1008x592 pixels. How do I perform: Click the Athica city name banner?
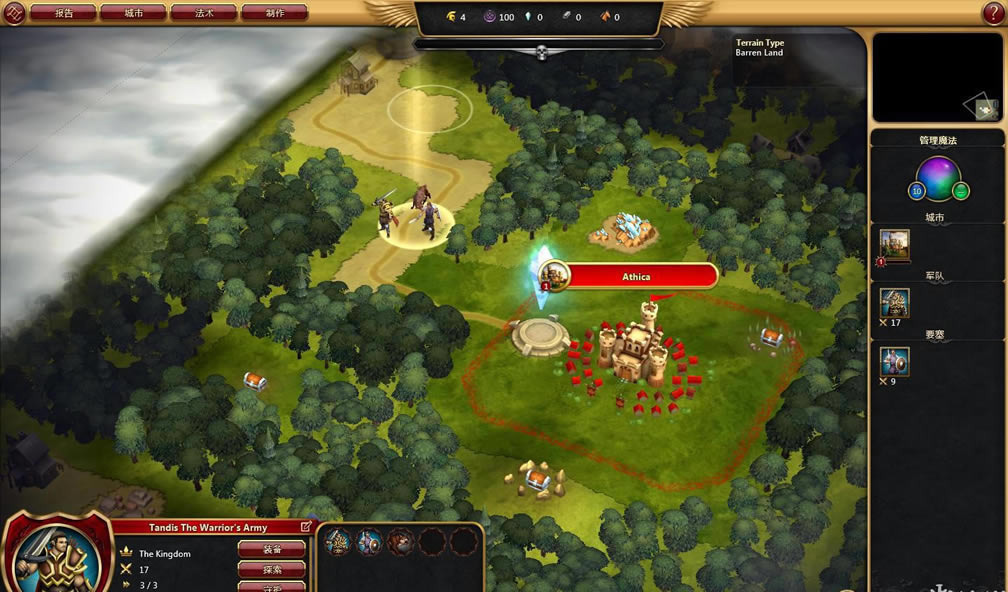636,276
